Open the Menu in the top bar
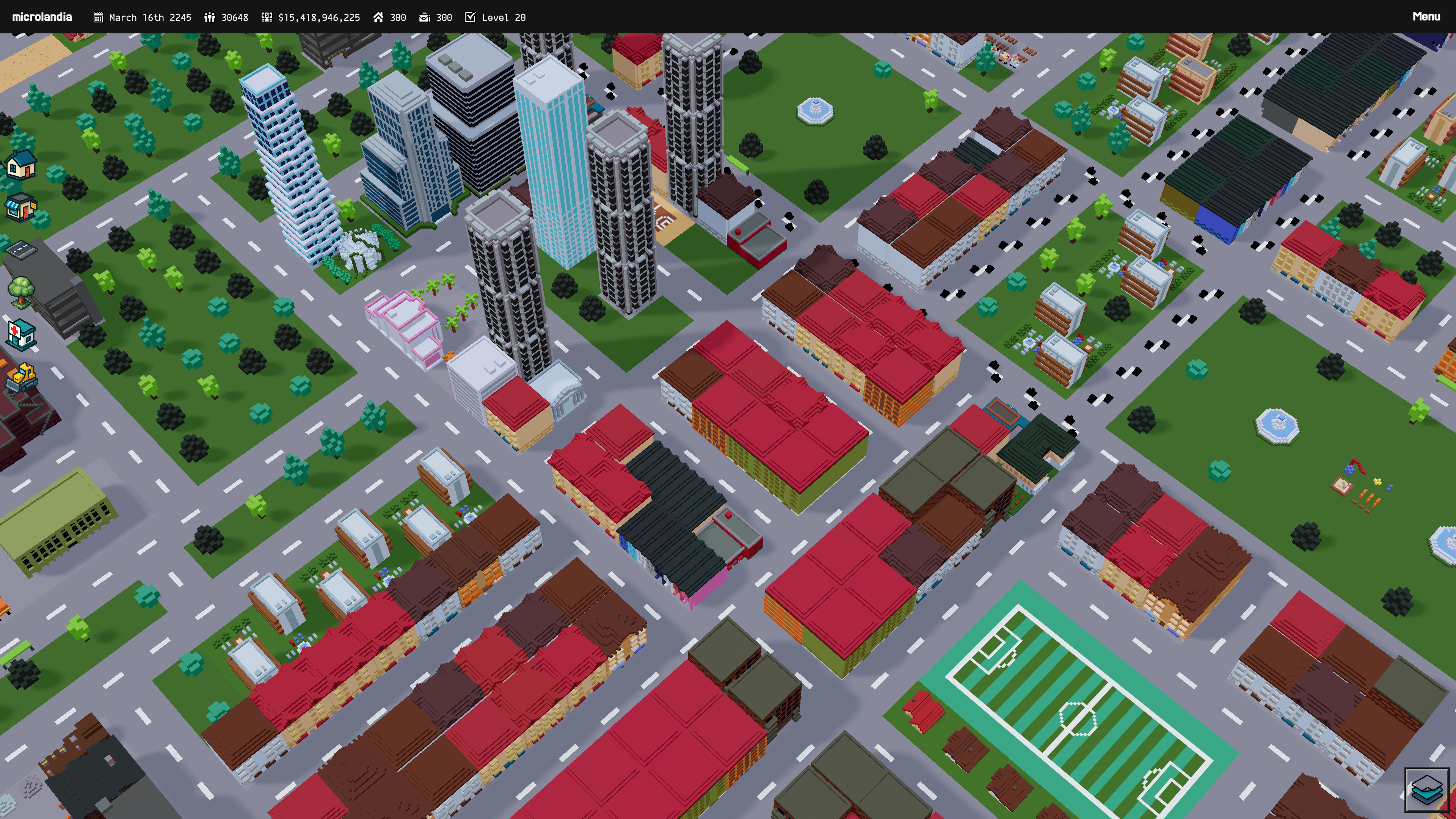 coord(1426,17)
